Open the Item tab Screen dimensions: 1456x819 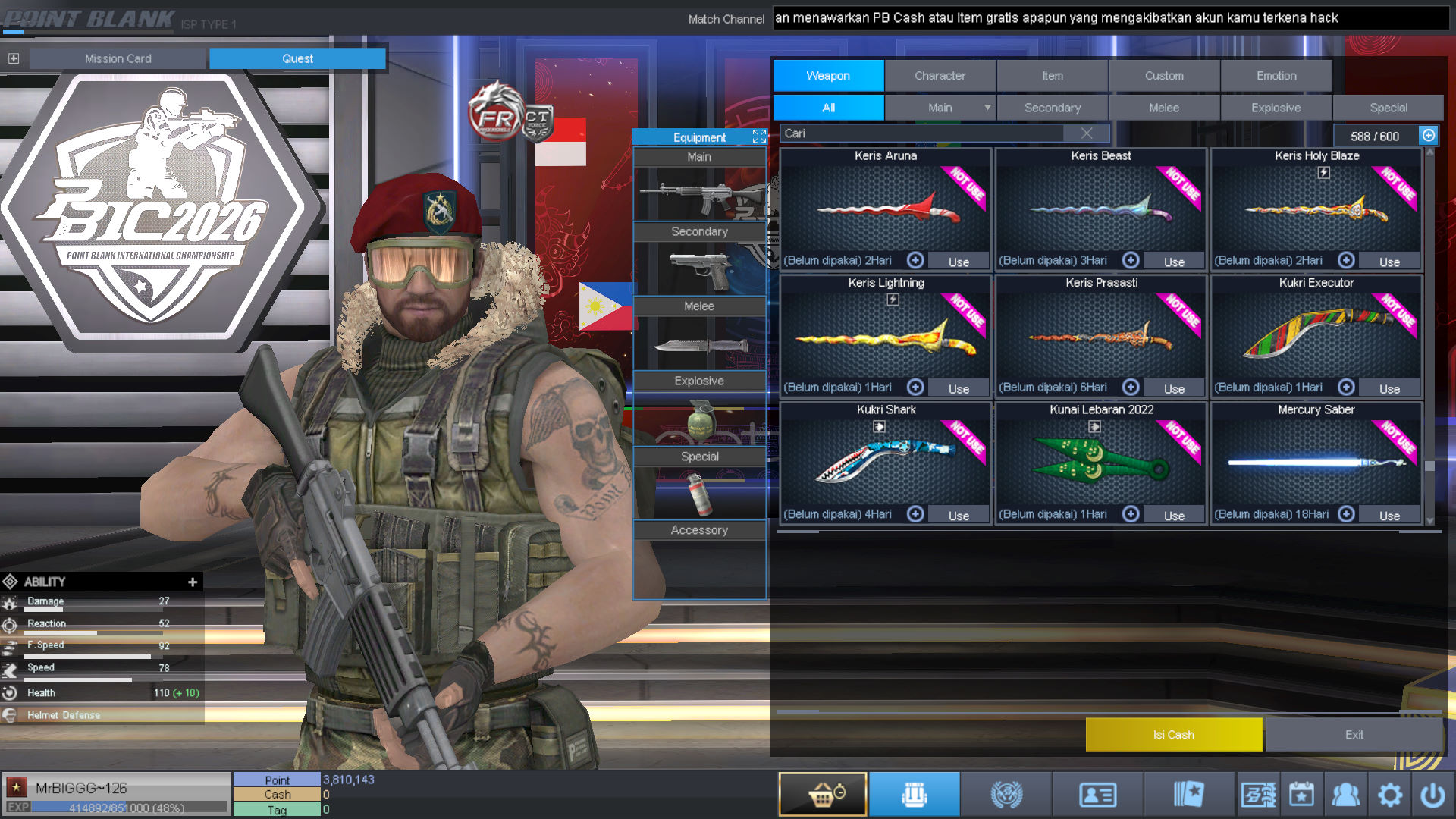coord(1052,76)
